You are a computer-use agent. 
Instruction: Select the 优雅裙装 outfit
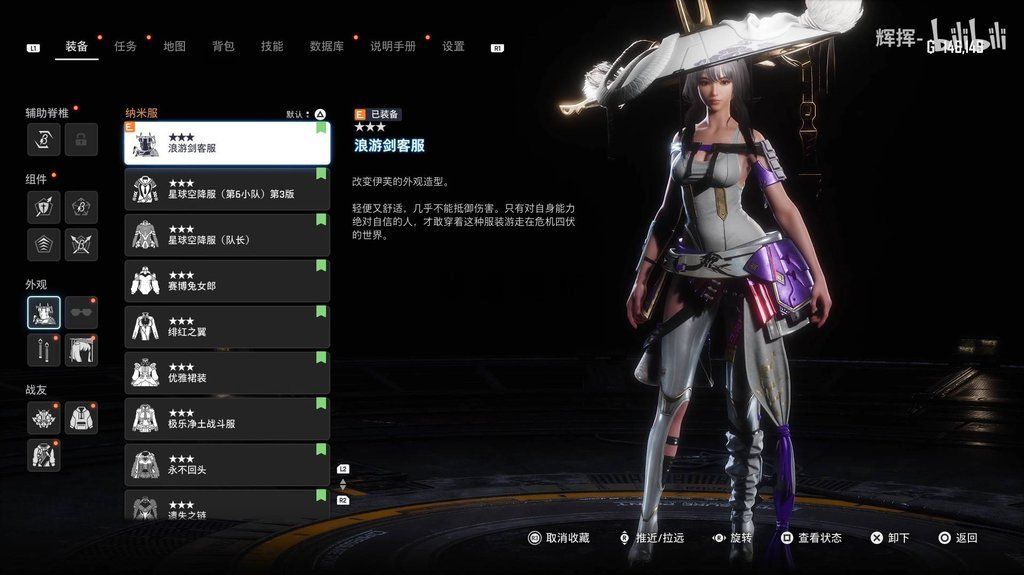point(227,372)
